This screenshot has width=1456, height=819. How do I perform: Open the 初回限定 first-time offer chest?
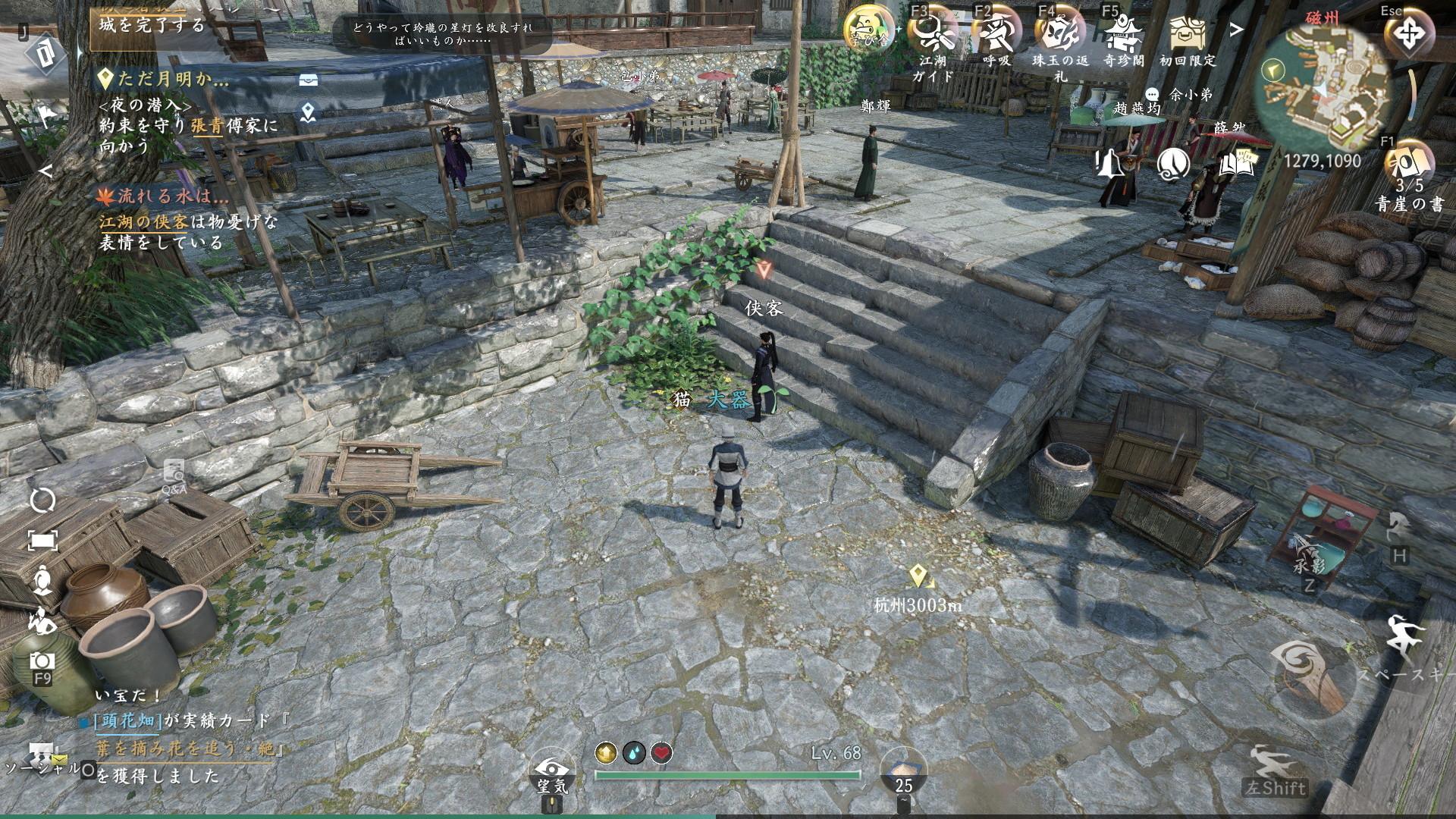tap(1187, 33)
